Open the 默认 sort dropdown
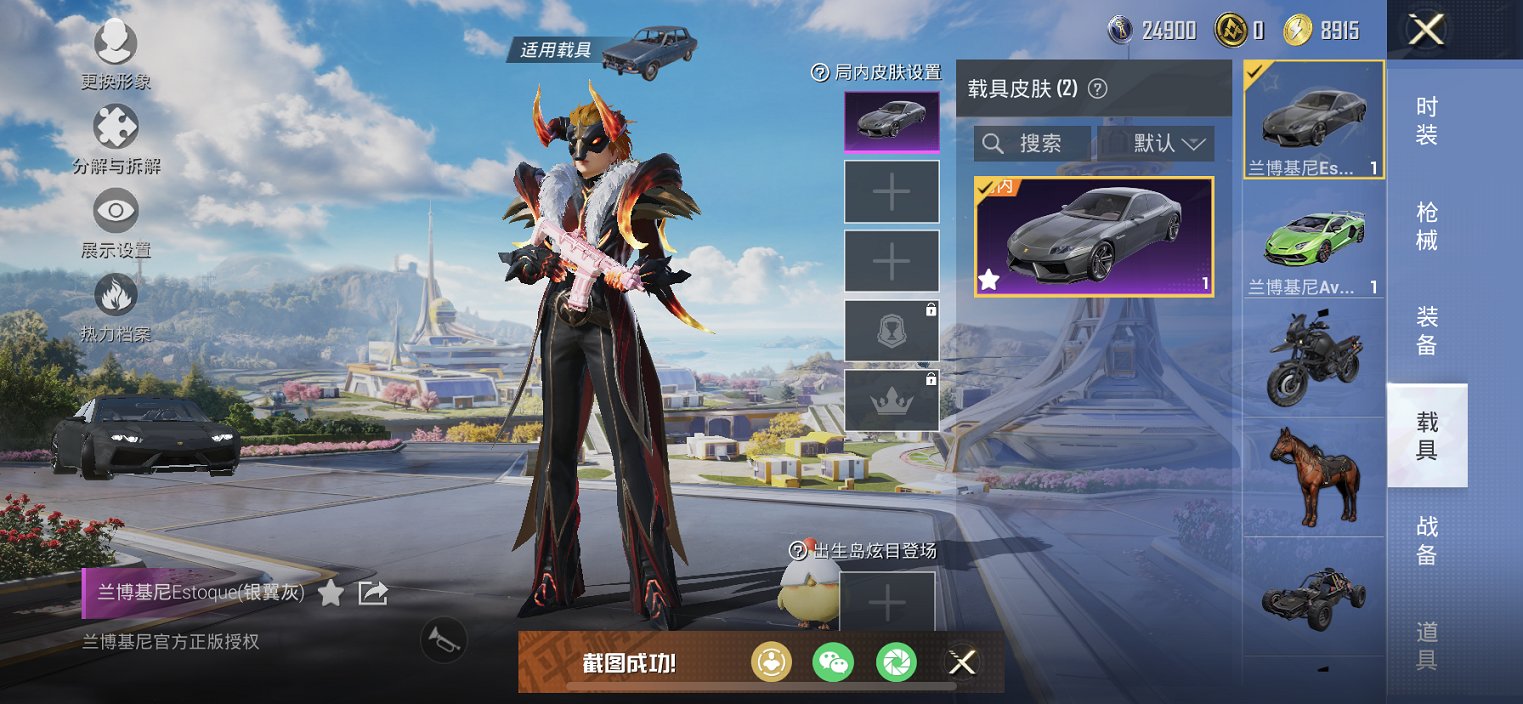 click(1156, 143)
